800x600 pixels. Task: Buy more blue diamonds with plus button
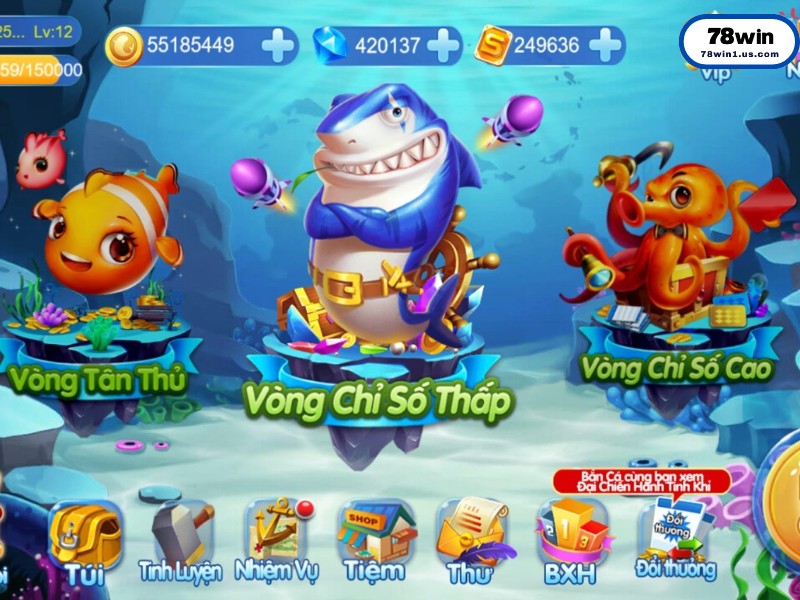tap(443, 45)
